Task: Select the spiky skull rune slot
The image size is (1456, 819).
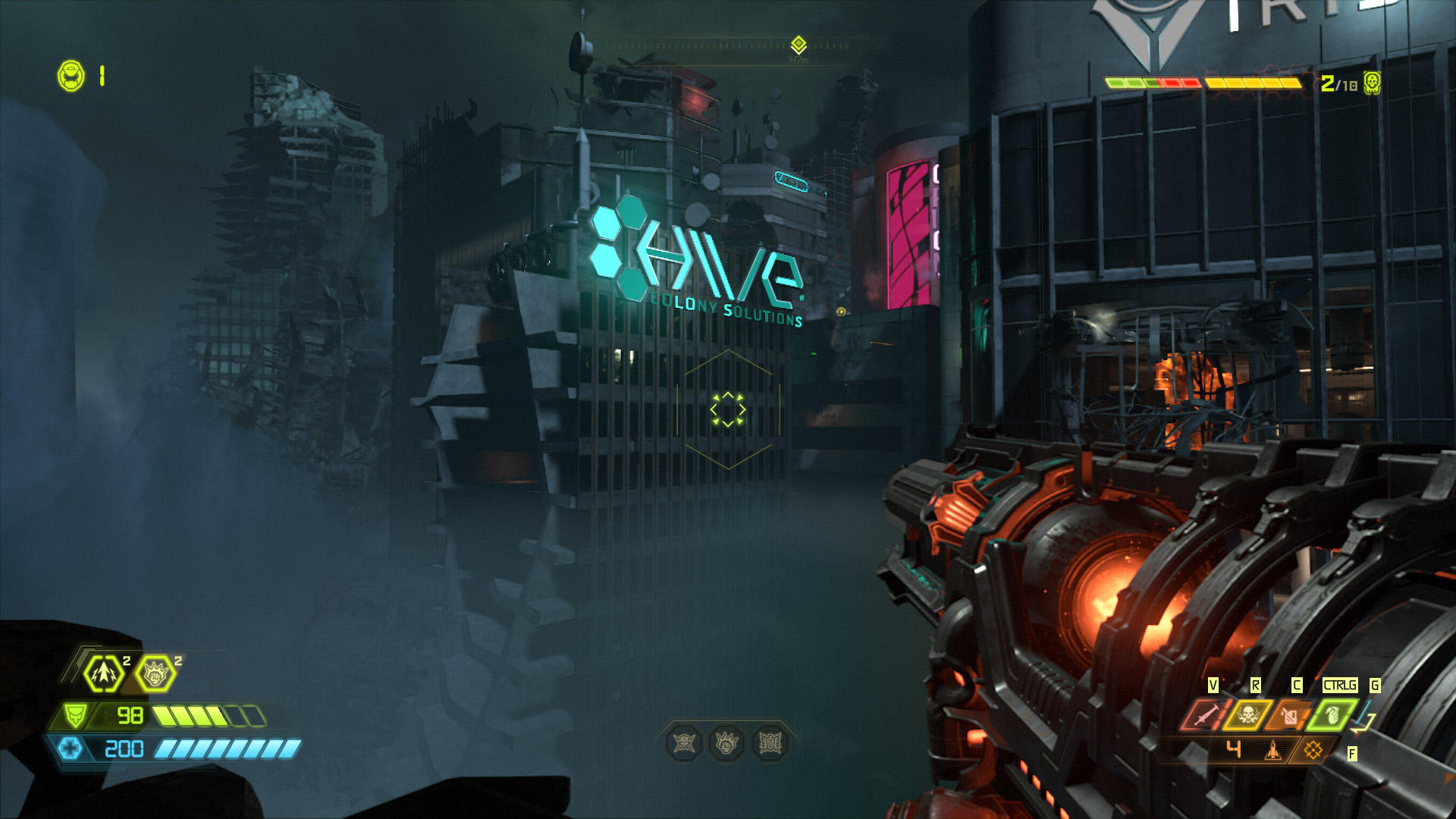Action: pyautogui.click(x=684, y=743)
